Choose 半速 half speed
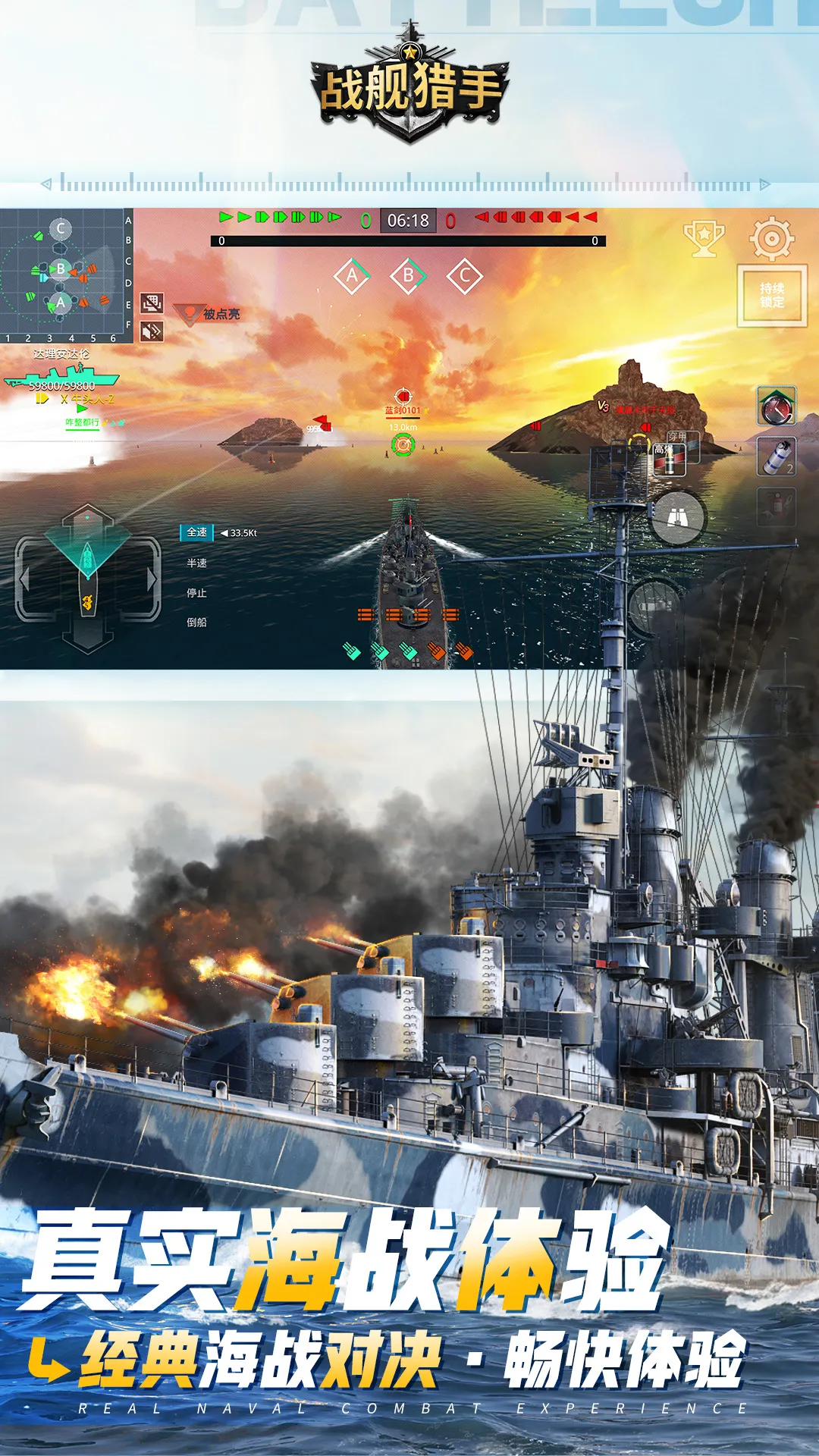This screenshot has height=1456, width=819. point(197,563)
